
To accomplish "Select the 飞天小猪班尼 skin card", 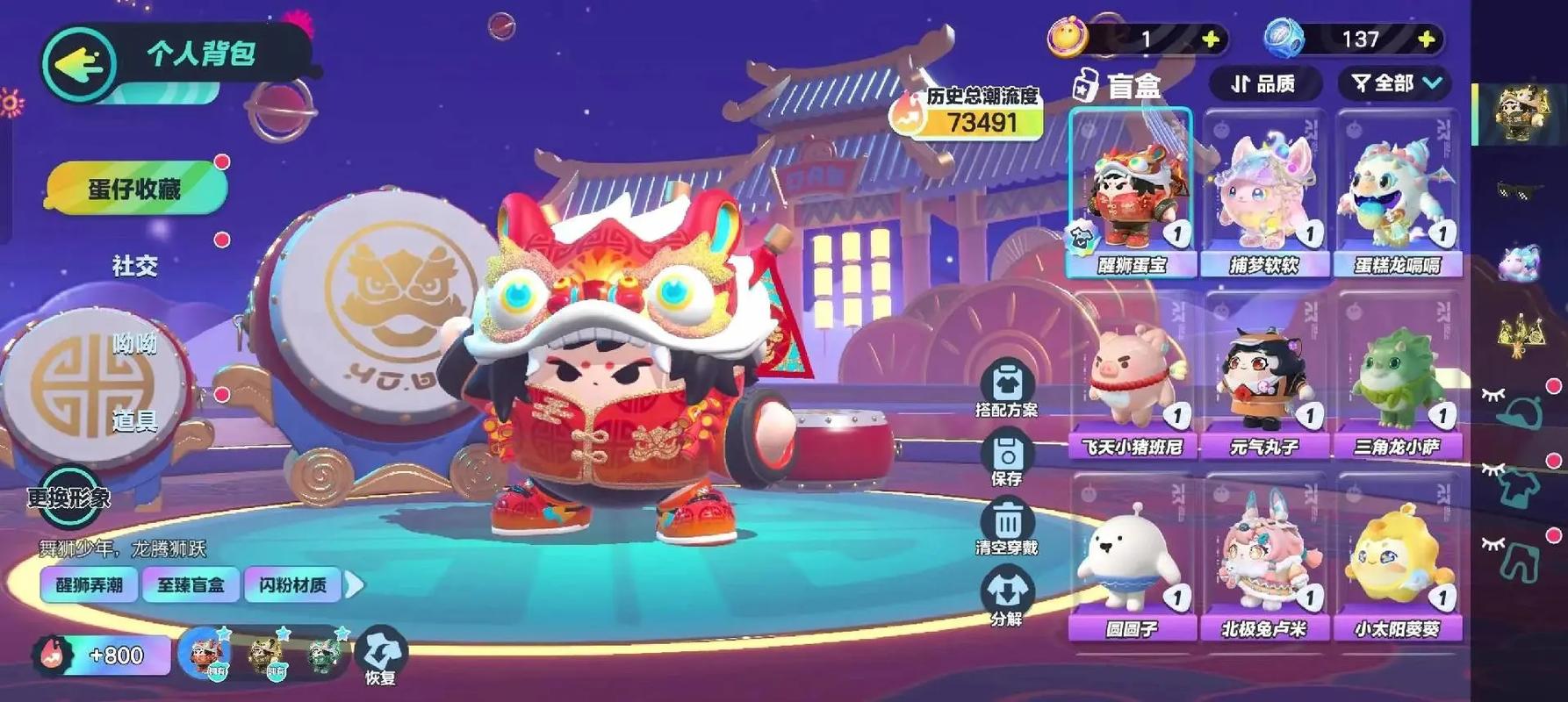I will coord(1131,377).
